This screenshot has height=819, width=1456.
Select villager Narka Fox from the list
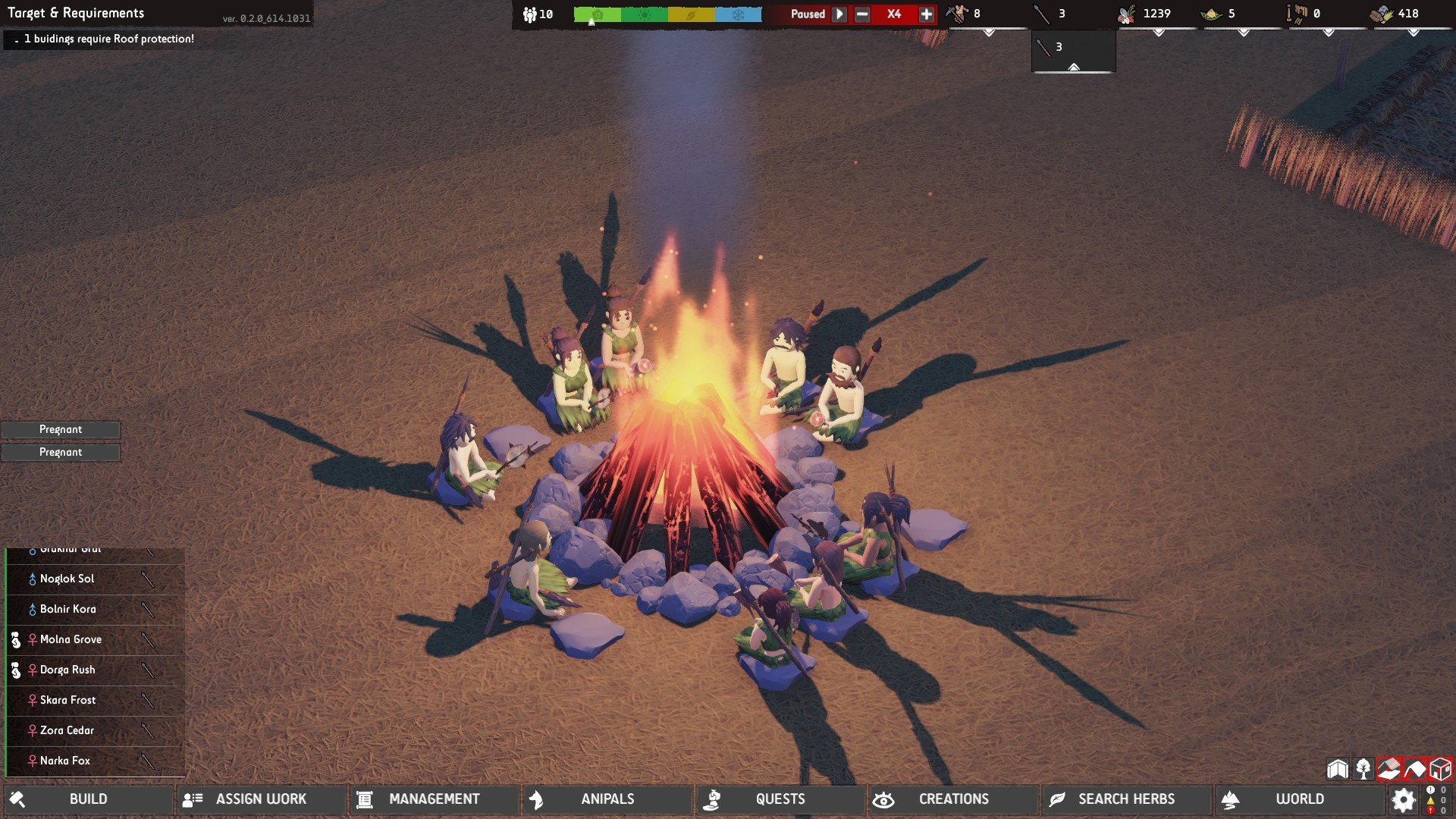65,761
